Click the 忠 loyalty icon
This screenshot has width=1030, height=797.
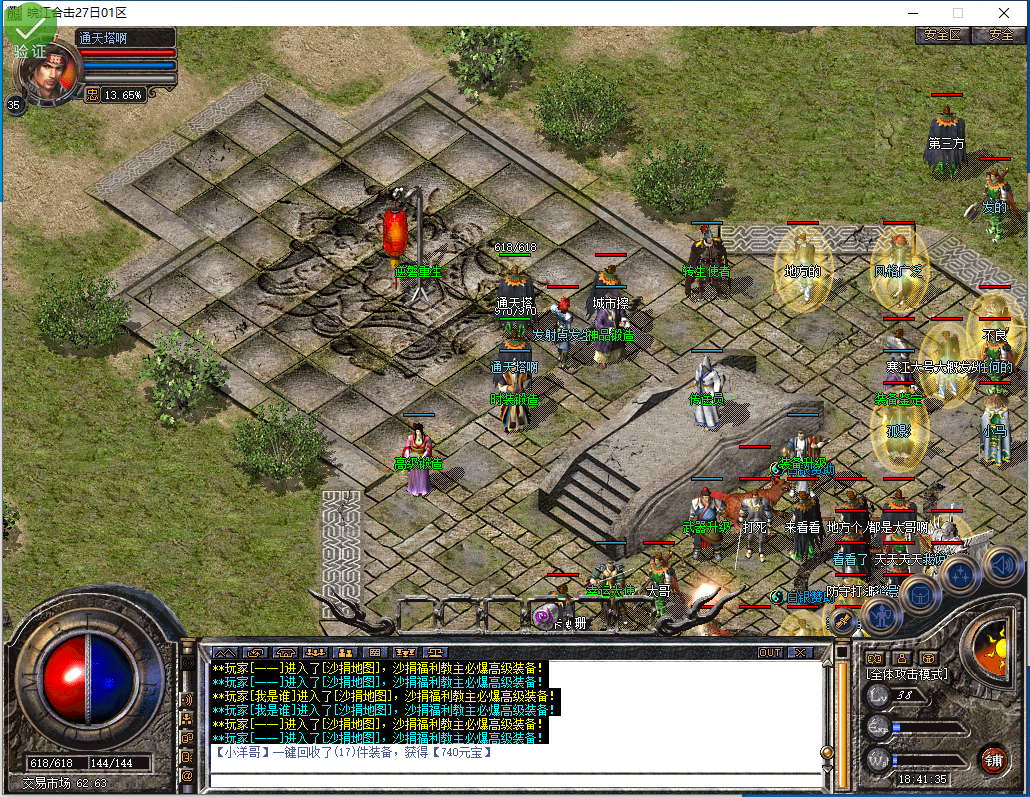coord(92,95)
